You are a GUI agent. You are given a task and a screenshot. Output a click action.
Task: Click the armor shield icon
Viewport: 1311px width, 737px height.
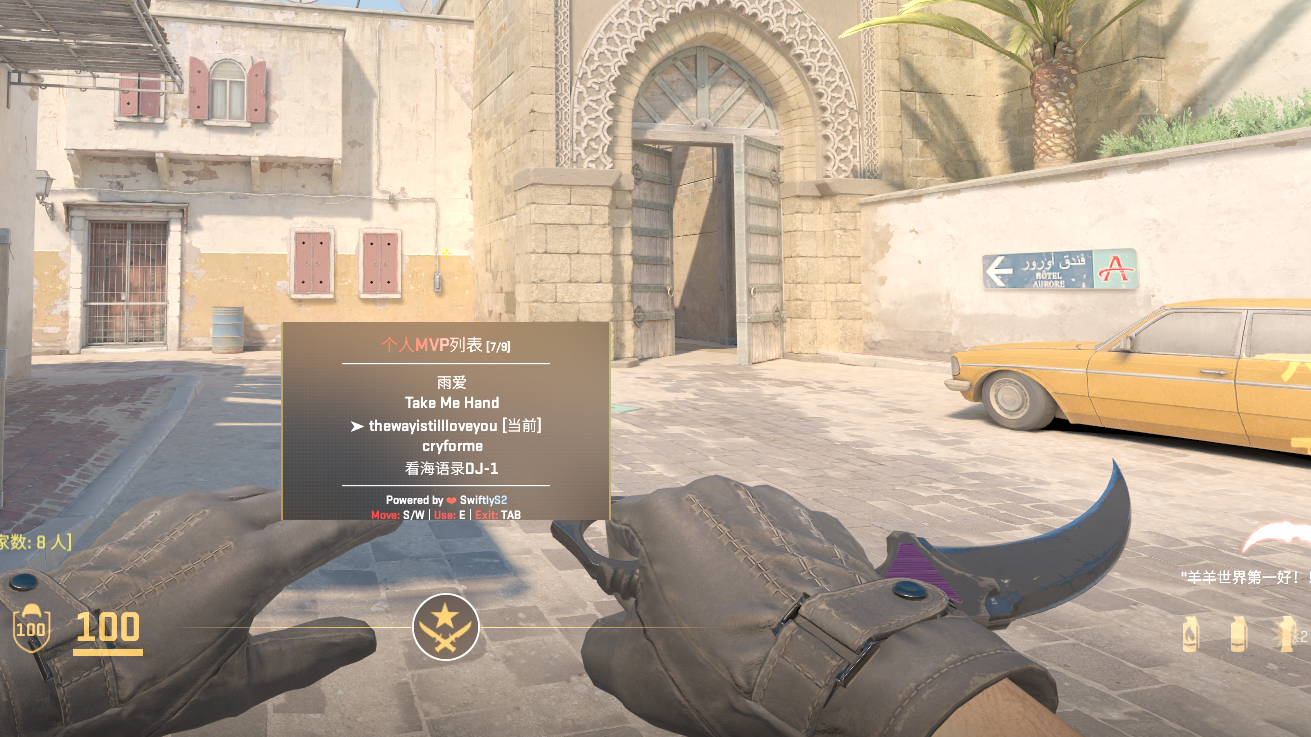31,628
